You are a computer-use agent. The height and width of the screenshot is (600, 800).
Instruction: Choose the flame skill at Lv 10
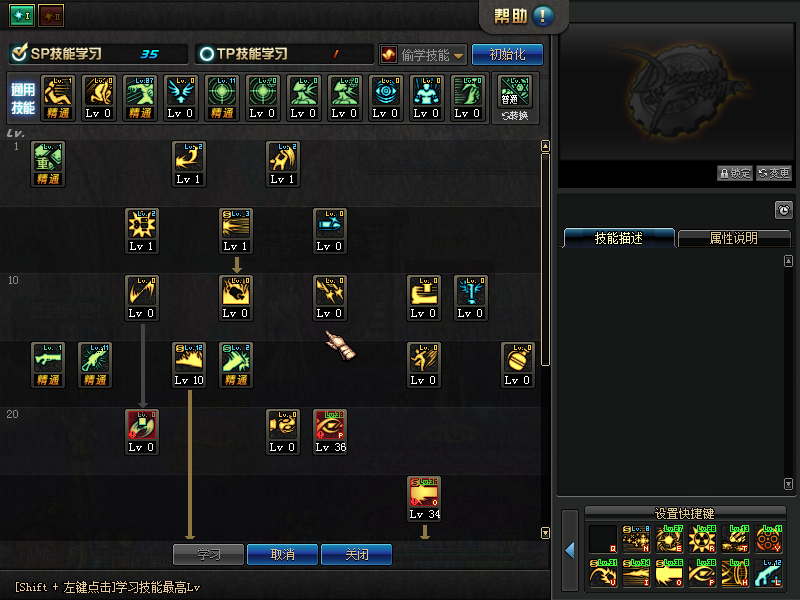point(189,364)
